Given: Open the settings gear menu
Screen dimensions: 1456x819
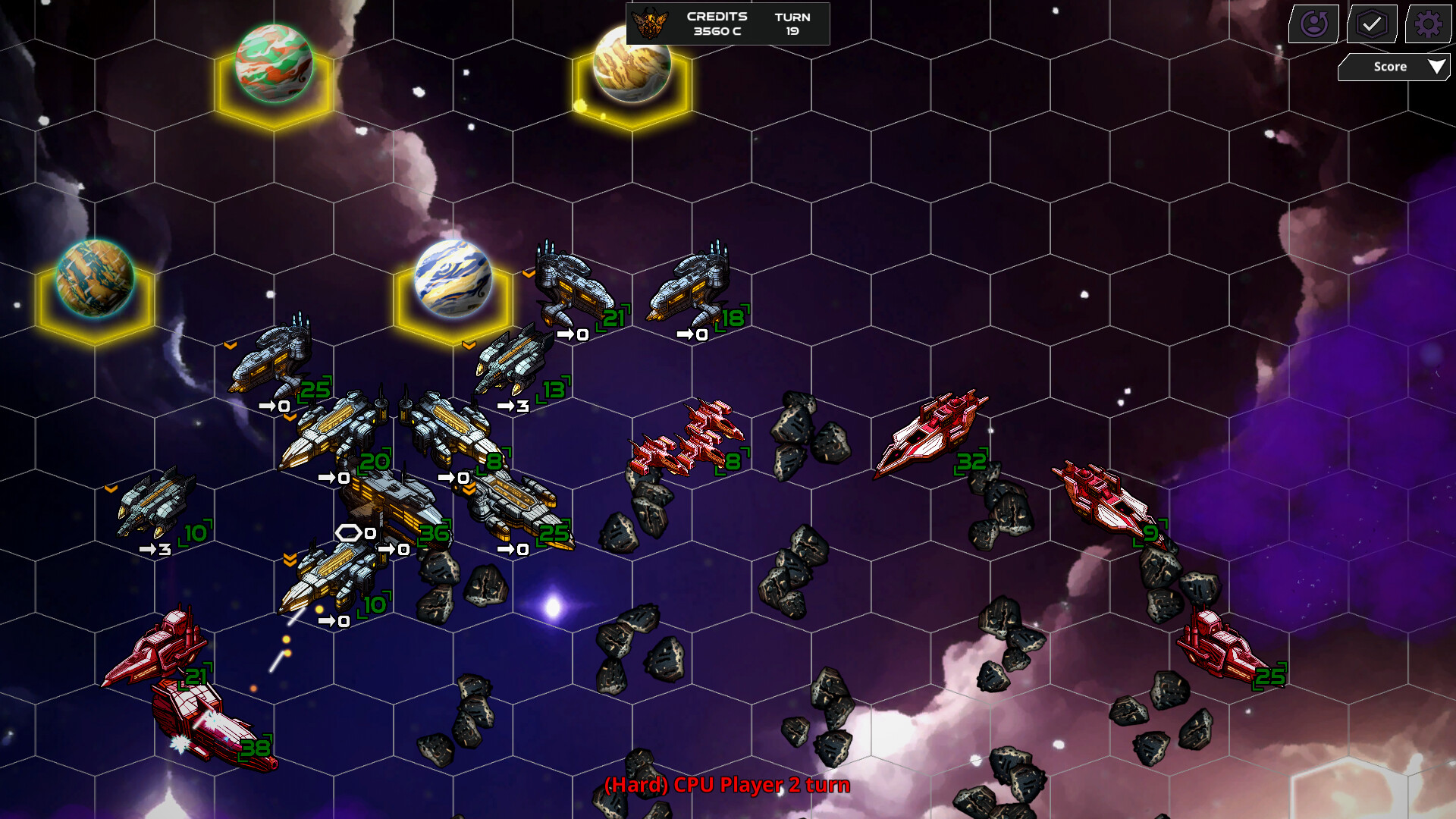Looking at the screenshot, I should [1429, 24].
